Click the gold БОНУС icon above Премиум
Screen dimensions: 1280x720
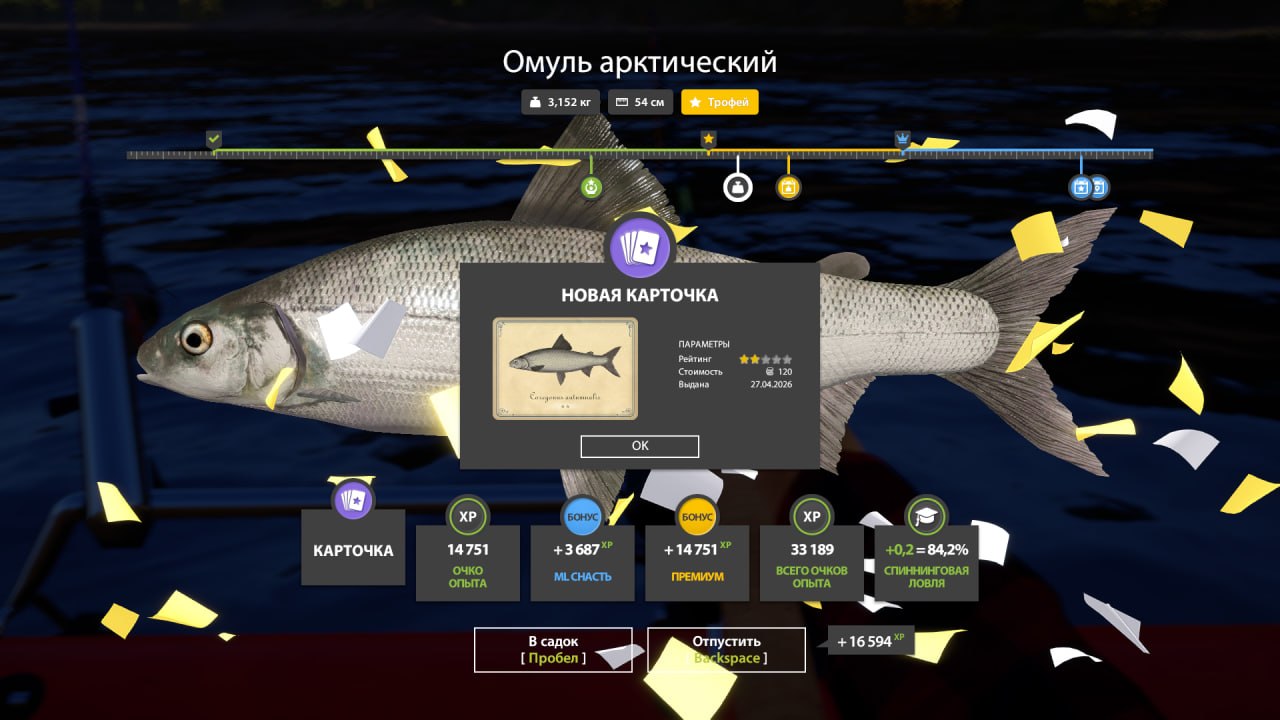(x=697, y=516)
